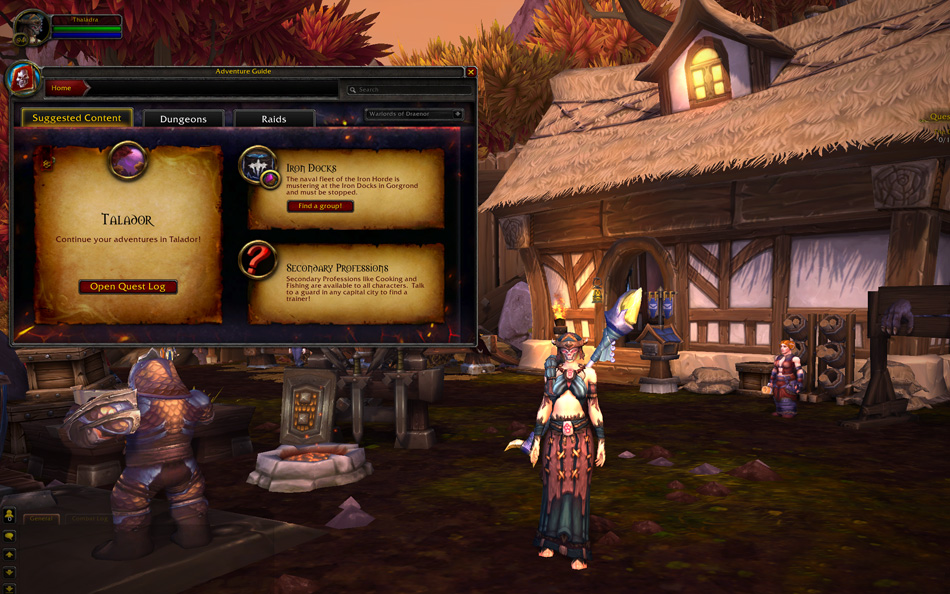
Task: Find a group for Iron Docks
Action: pyautogui.click(x=320, y=206)
